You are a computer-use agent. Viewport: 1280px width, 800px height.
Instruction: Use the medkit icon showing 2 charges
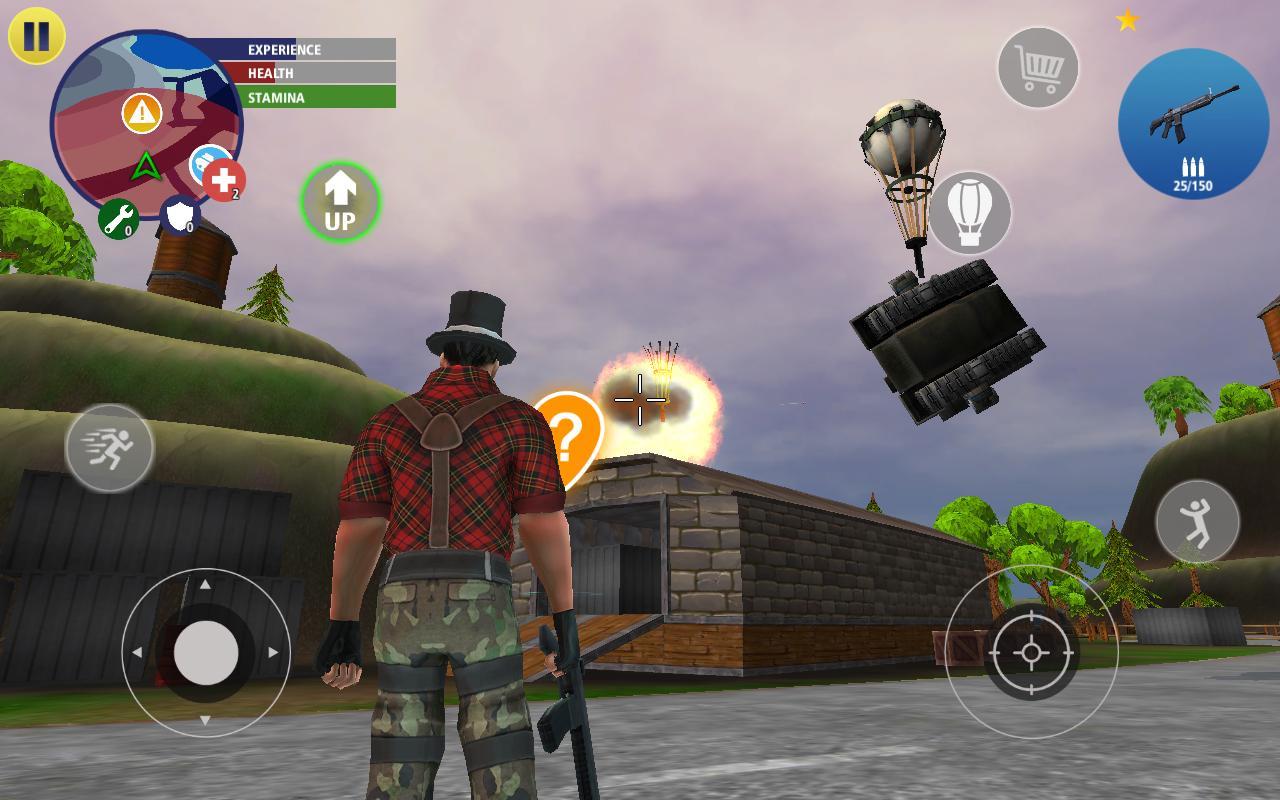tap(222, 180)
